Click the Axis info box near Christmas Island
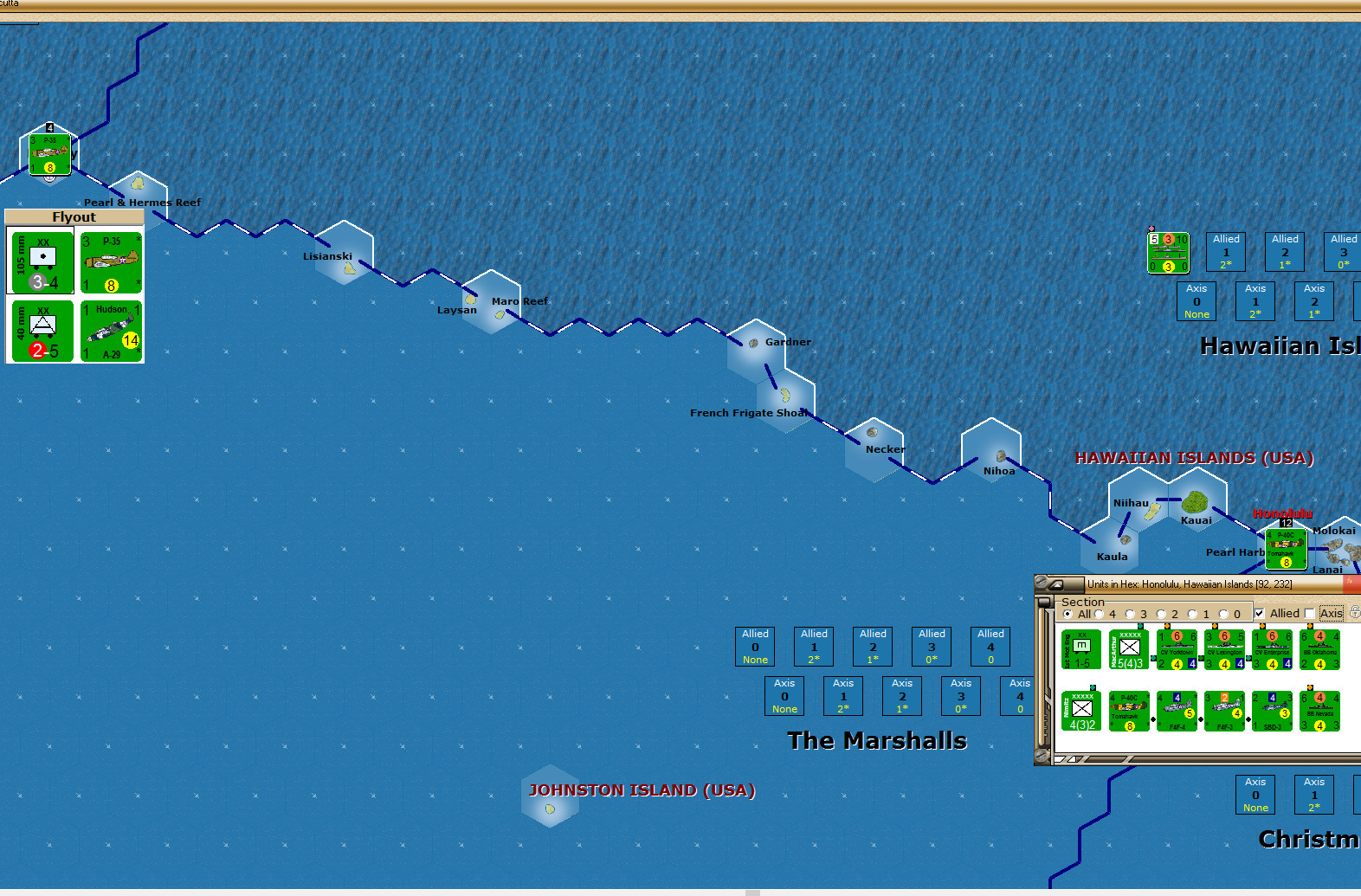Viewport: 1361px width, 896px height. (x=1255, y=794)
